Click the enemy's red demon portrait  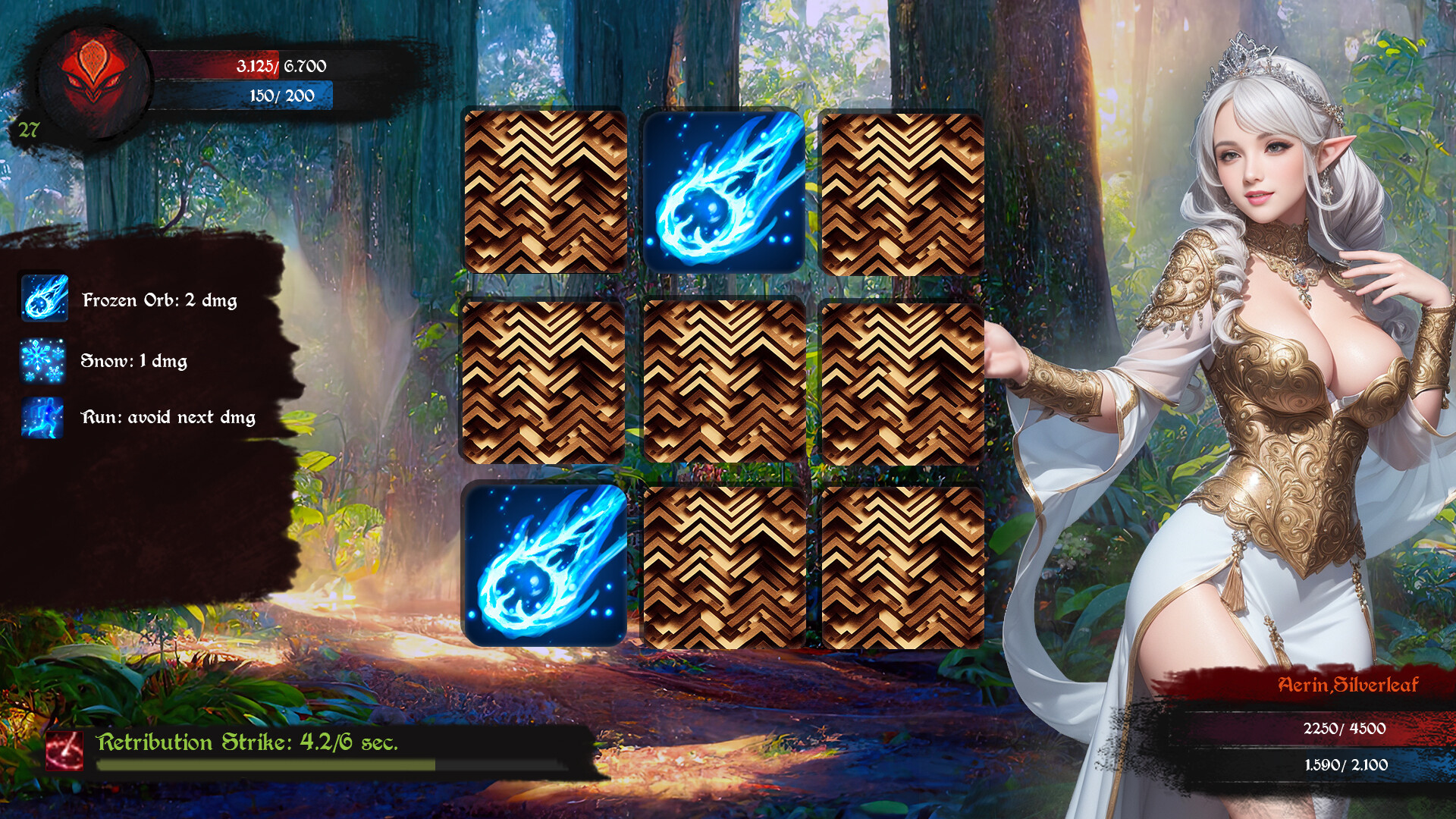91,80
